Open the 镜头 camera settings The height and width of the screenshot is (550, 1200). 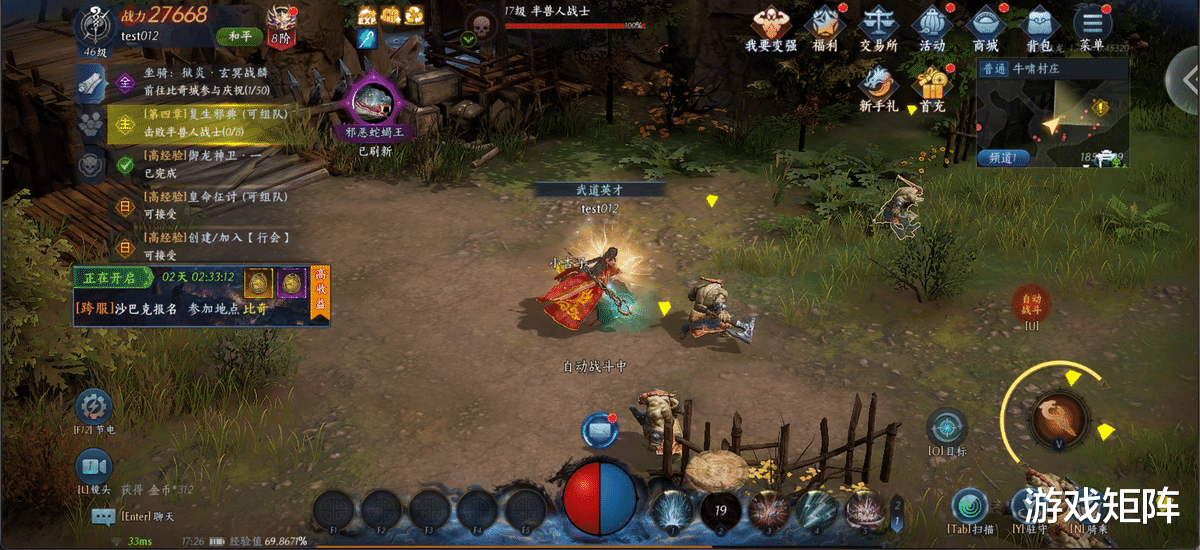point(94,467)
